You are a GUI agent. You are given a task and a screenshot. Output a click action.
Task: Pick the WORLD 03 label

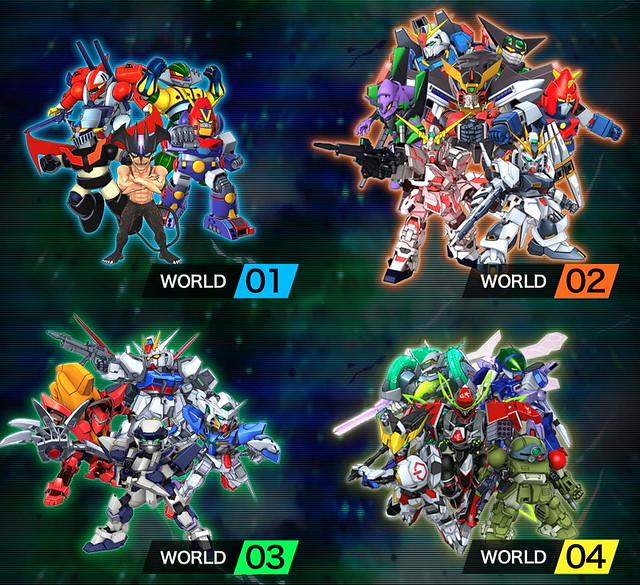[x=222, y=555]
